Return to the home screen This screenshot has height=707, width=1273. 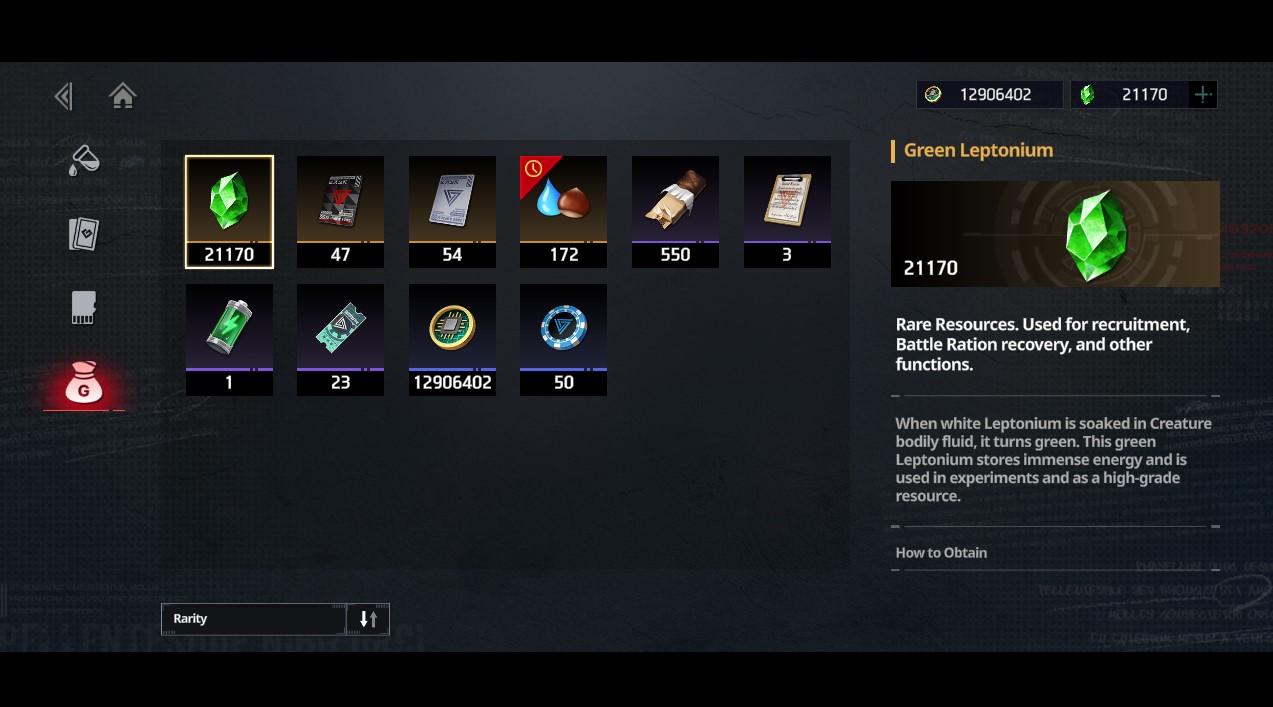[123, 96]
